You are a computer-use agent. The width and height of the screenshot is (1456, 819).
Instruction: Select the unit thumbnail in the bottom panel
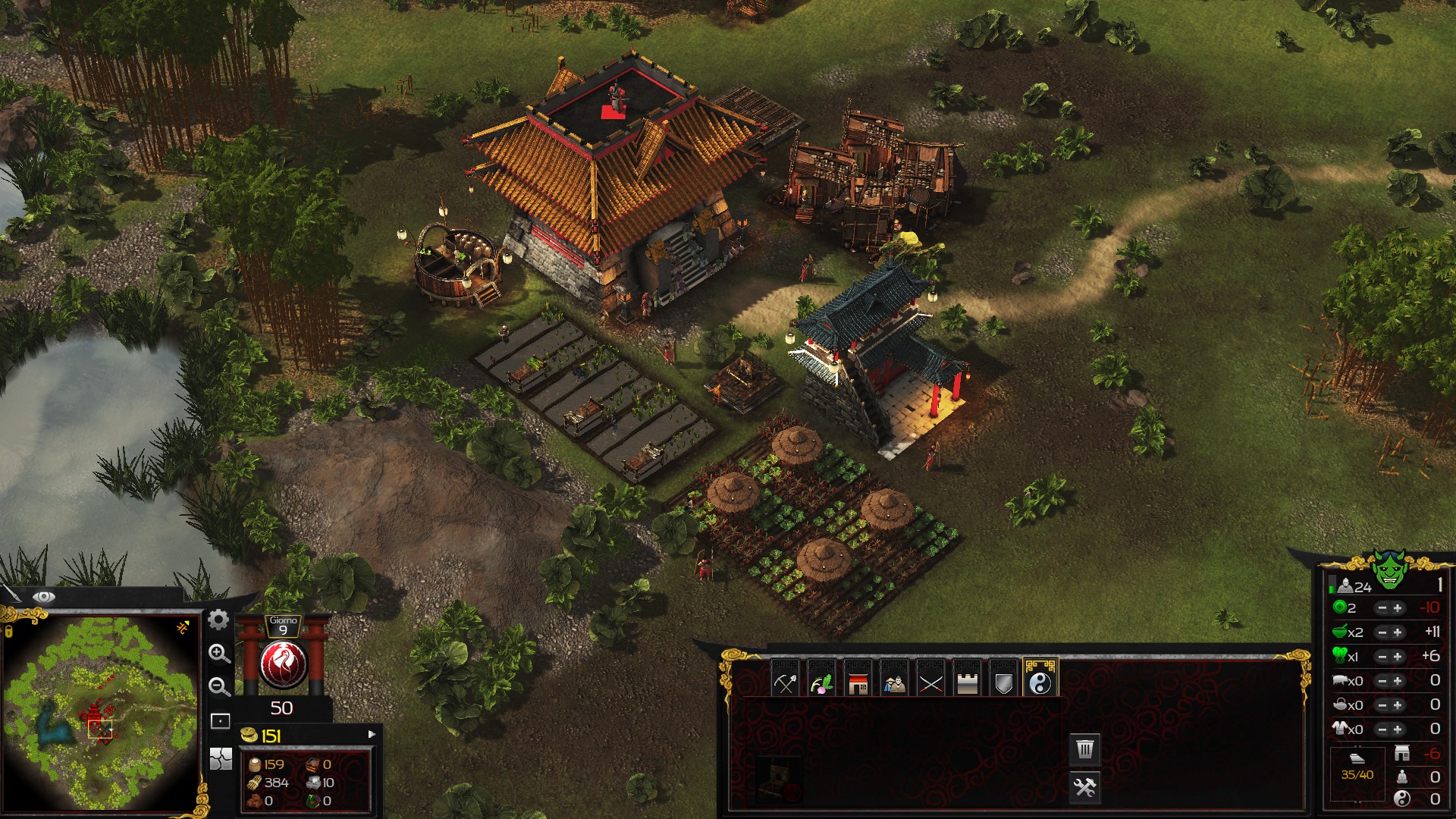[775, 777]
